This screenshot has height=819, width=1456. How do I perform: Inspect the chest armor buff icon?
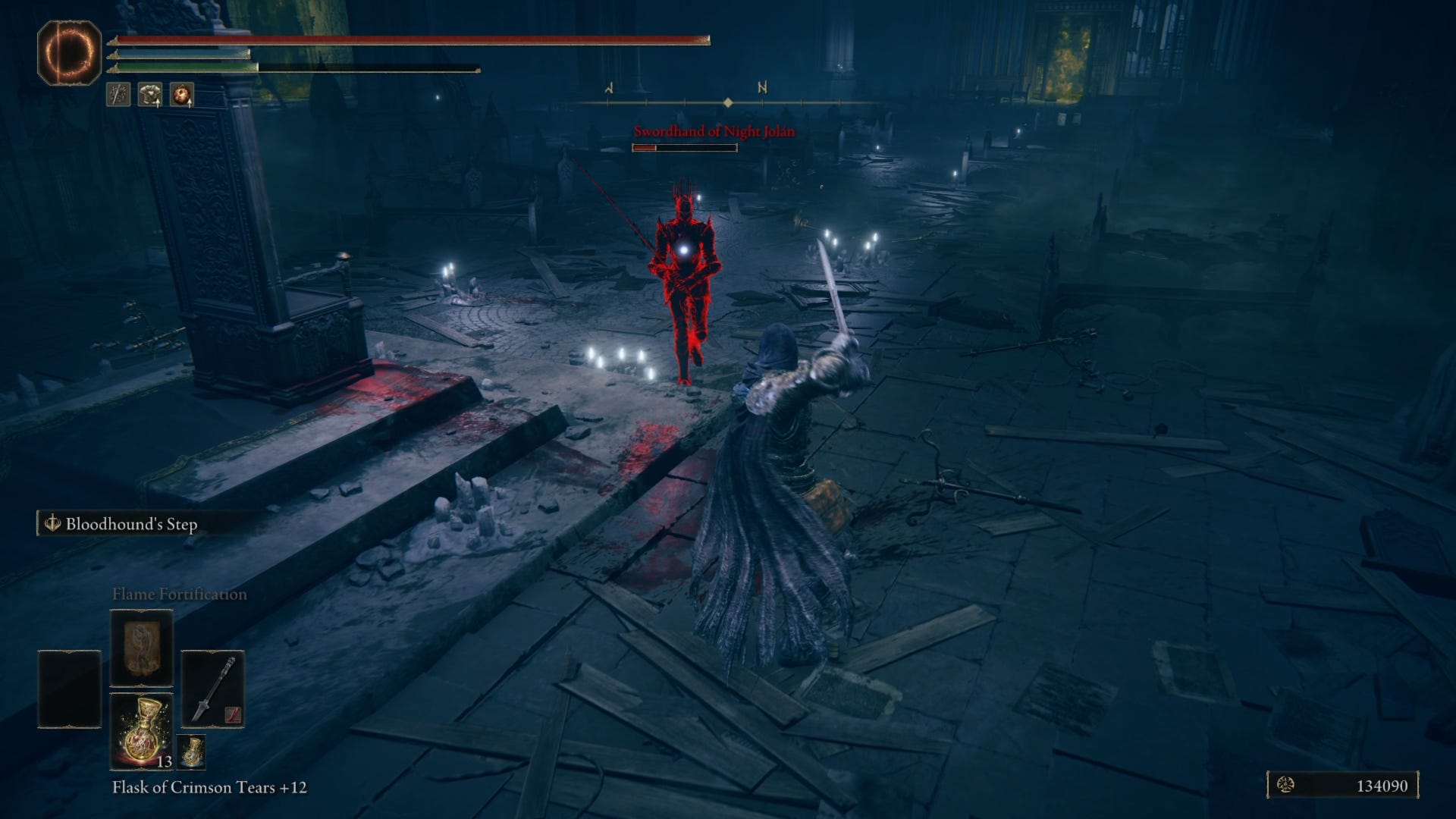150,95
